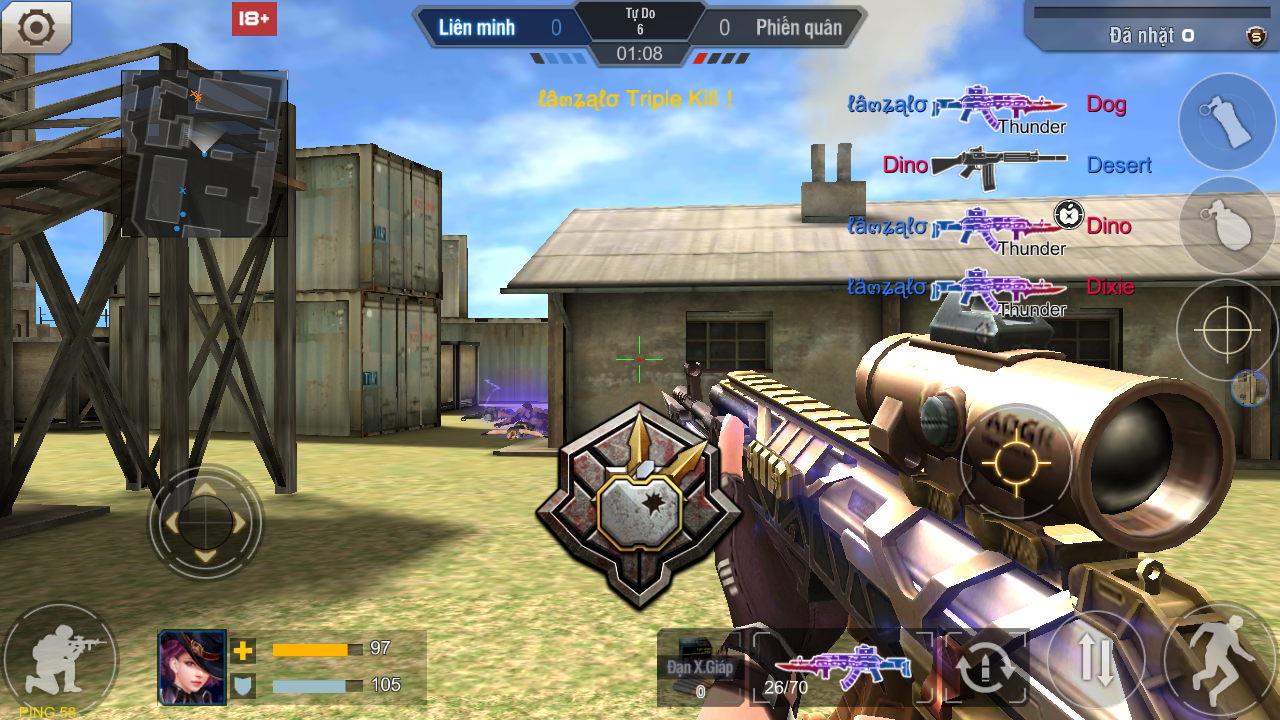Viewport: 1280px width, 720px height.
Task: Throw the canister-shaped grenade
Action: [x=1227, y=122]
